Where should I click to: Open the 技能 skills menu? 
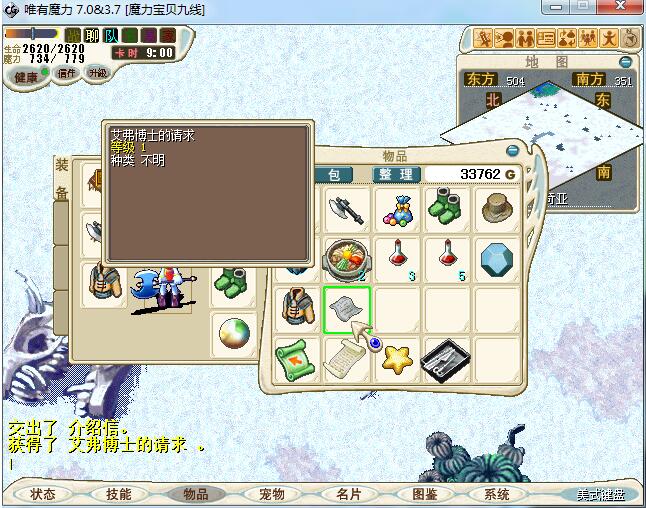click(x=119, y=494)
